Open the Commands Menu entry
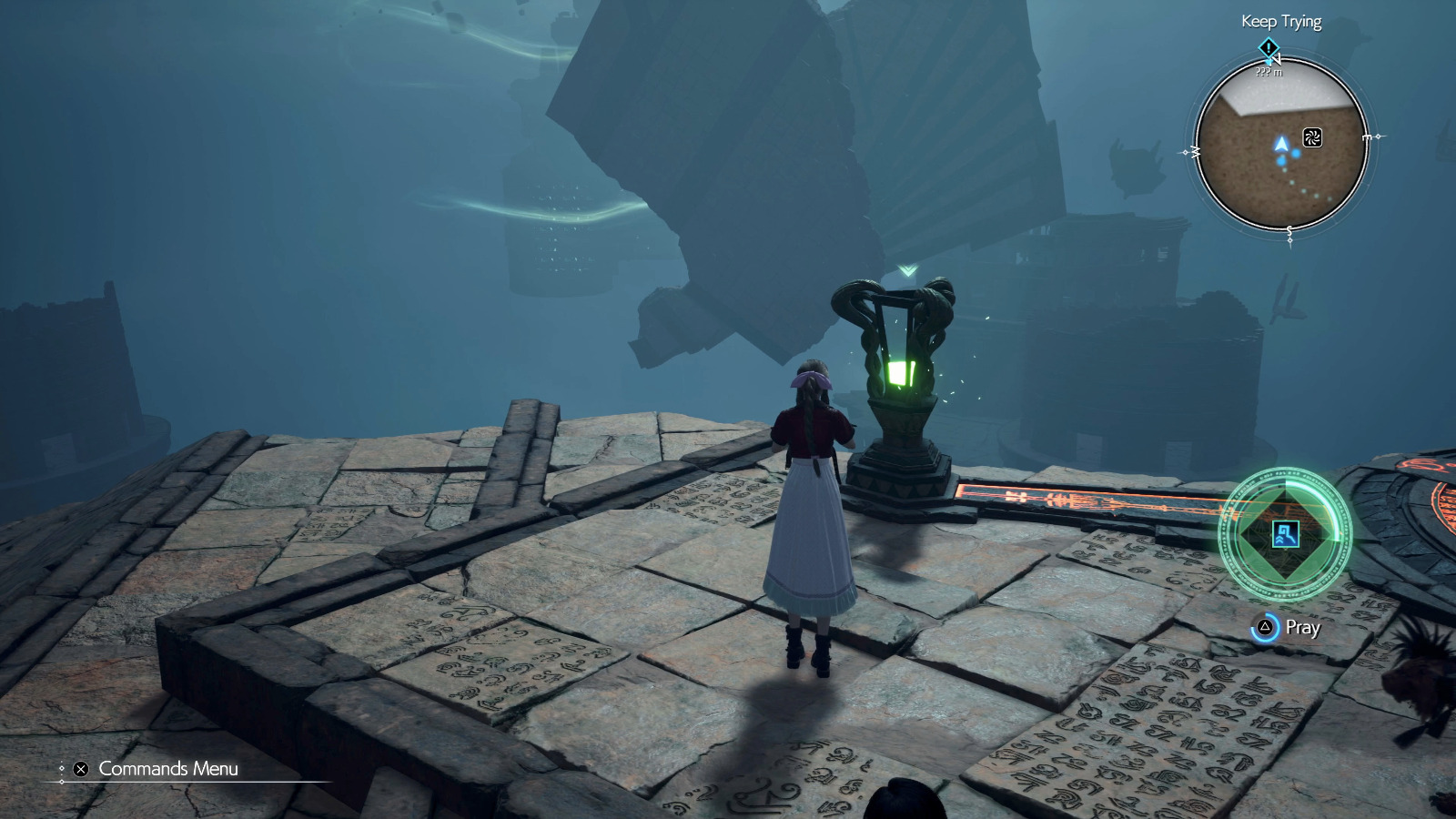 (x=168, y=769)
